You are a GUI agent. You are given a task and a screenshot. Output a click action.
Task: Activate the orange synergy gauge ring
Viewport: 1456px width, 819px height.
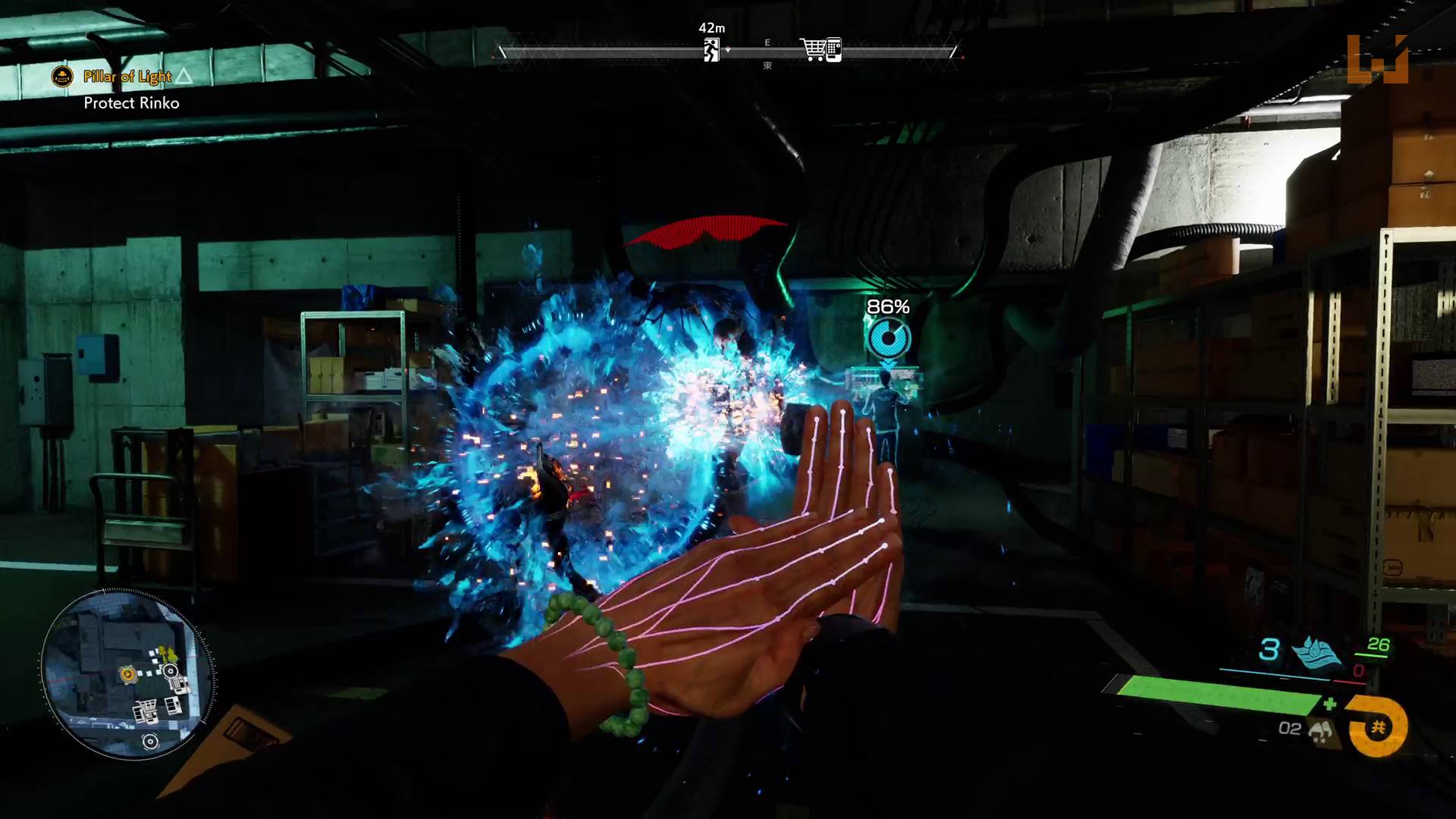[x=1378, y=727]
